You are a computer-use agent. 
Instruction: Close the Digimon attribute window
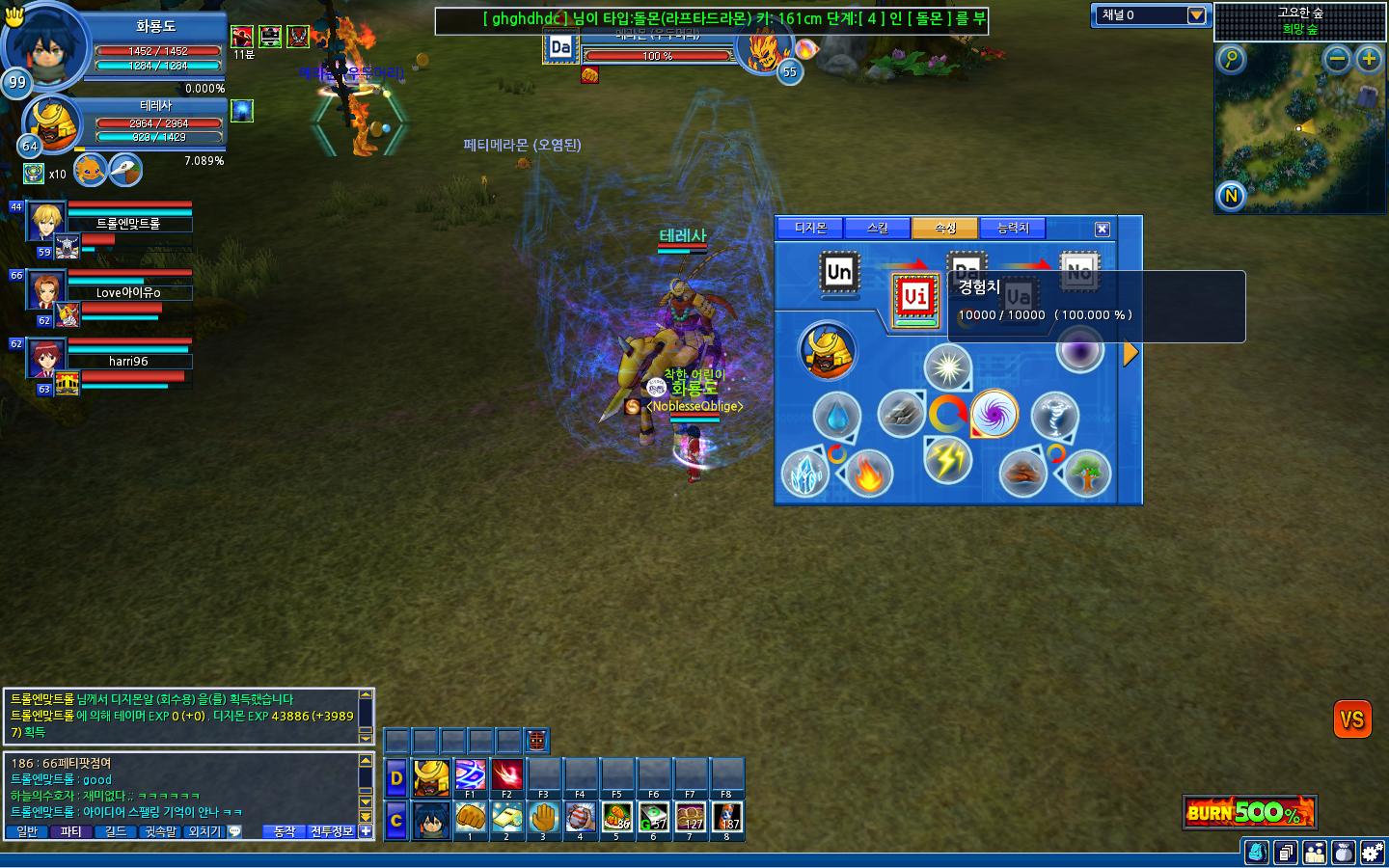click(x=1103, y=229)
